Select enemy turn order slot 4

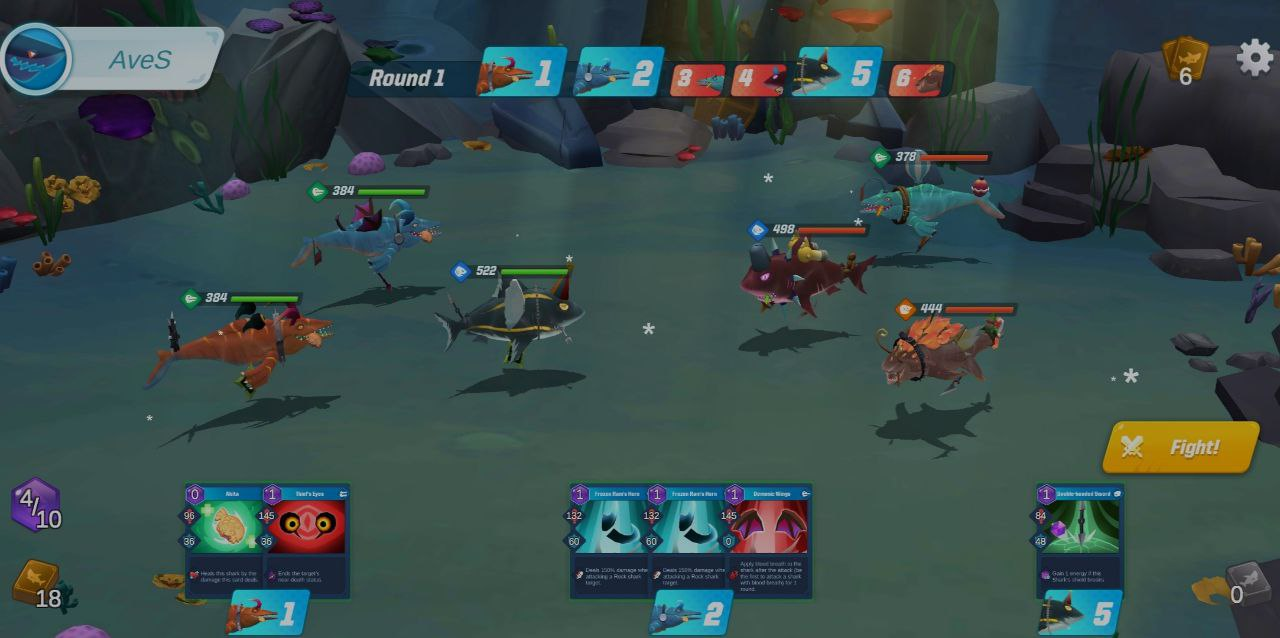[x=758, y=79]
